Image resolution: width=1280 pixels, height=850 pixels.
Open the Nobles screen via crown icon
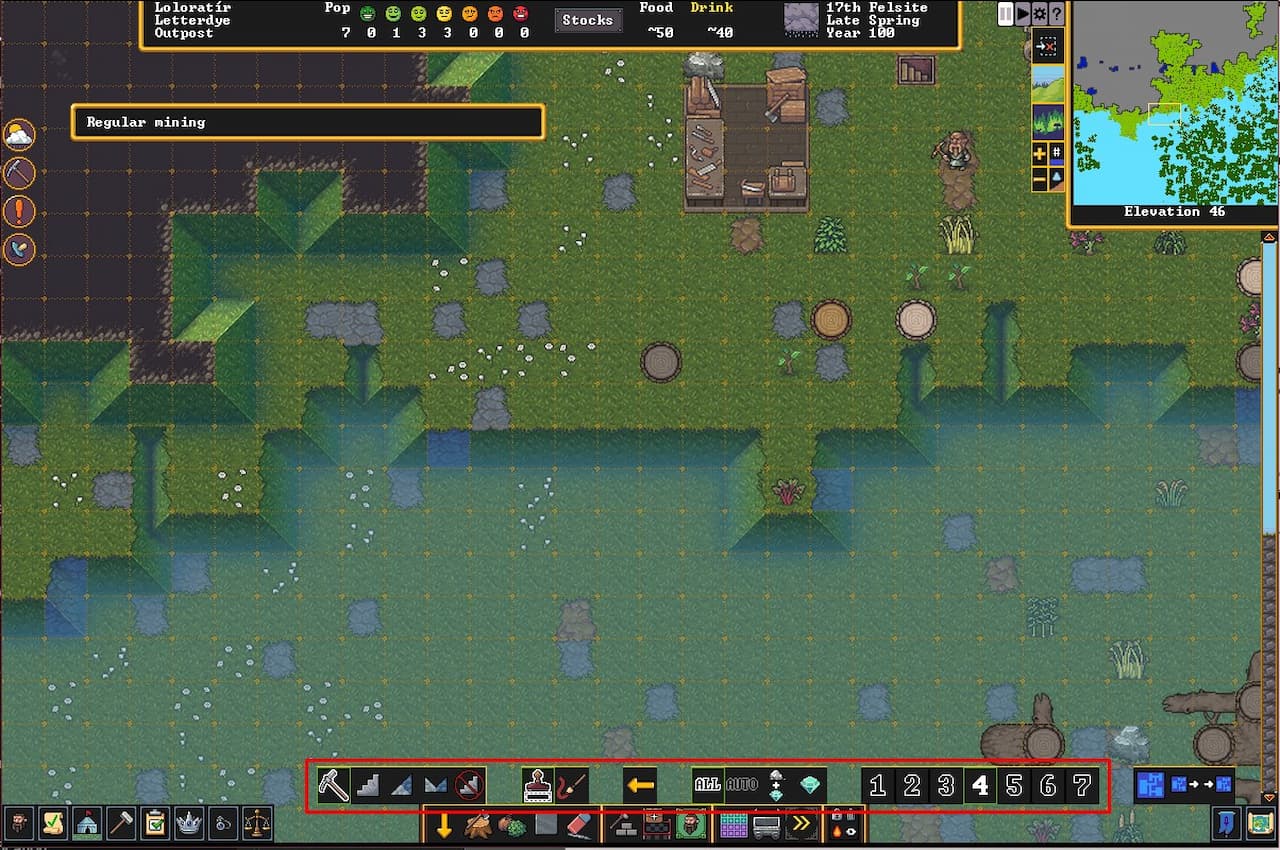pos(188,824)
